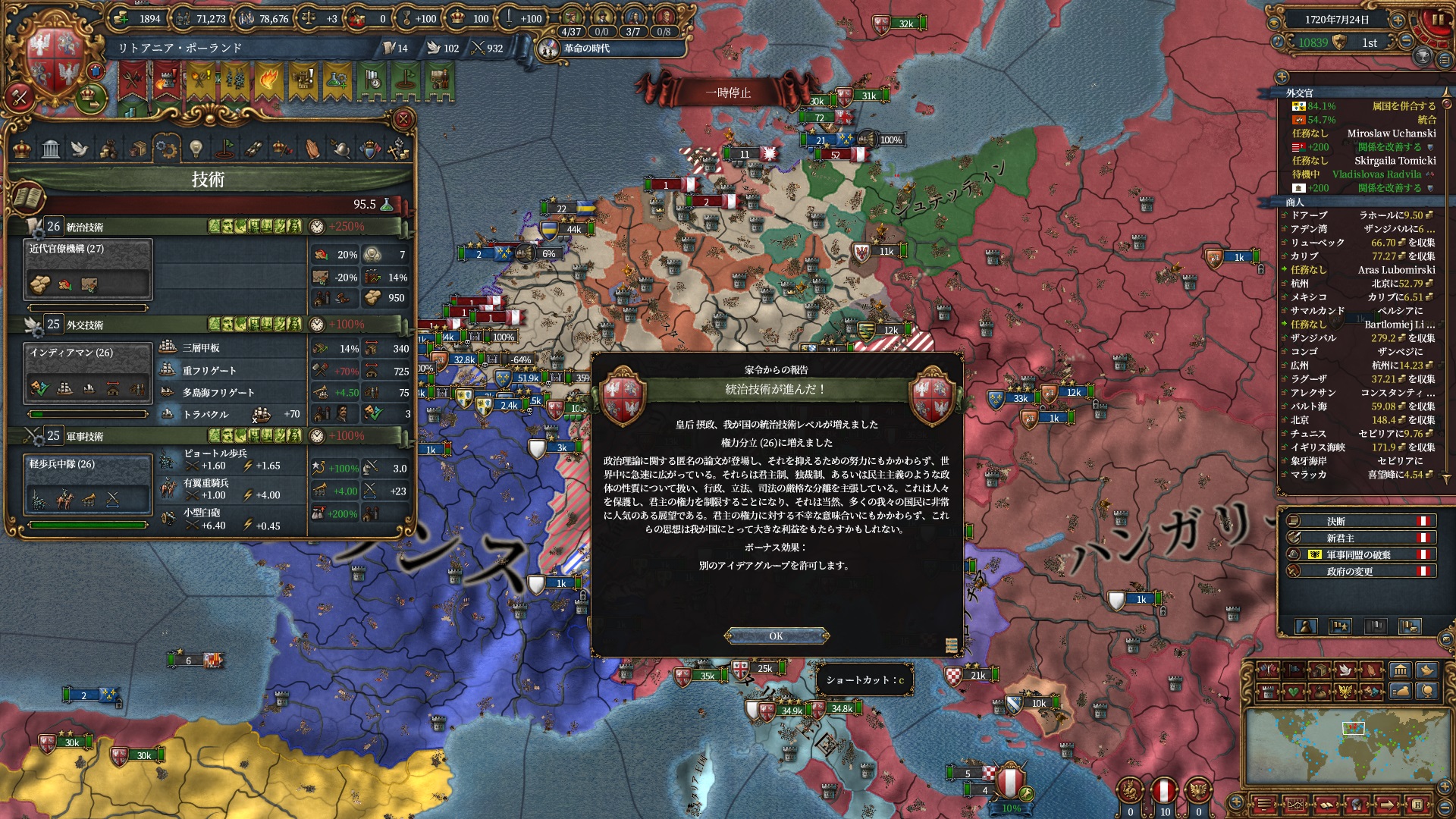Open the government tab with pillared building
The image size is (1456, 819).
tap(51, 148)
